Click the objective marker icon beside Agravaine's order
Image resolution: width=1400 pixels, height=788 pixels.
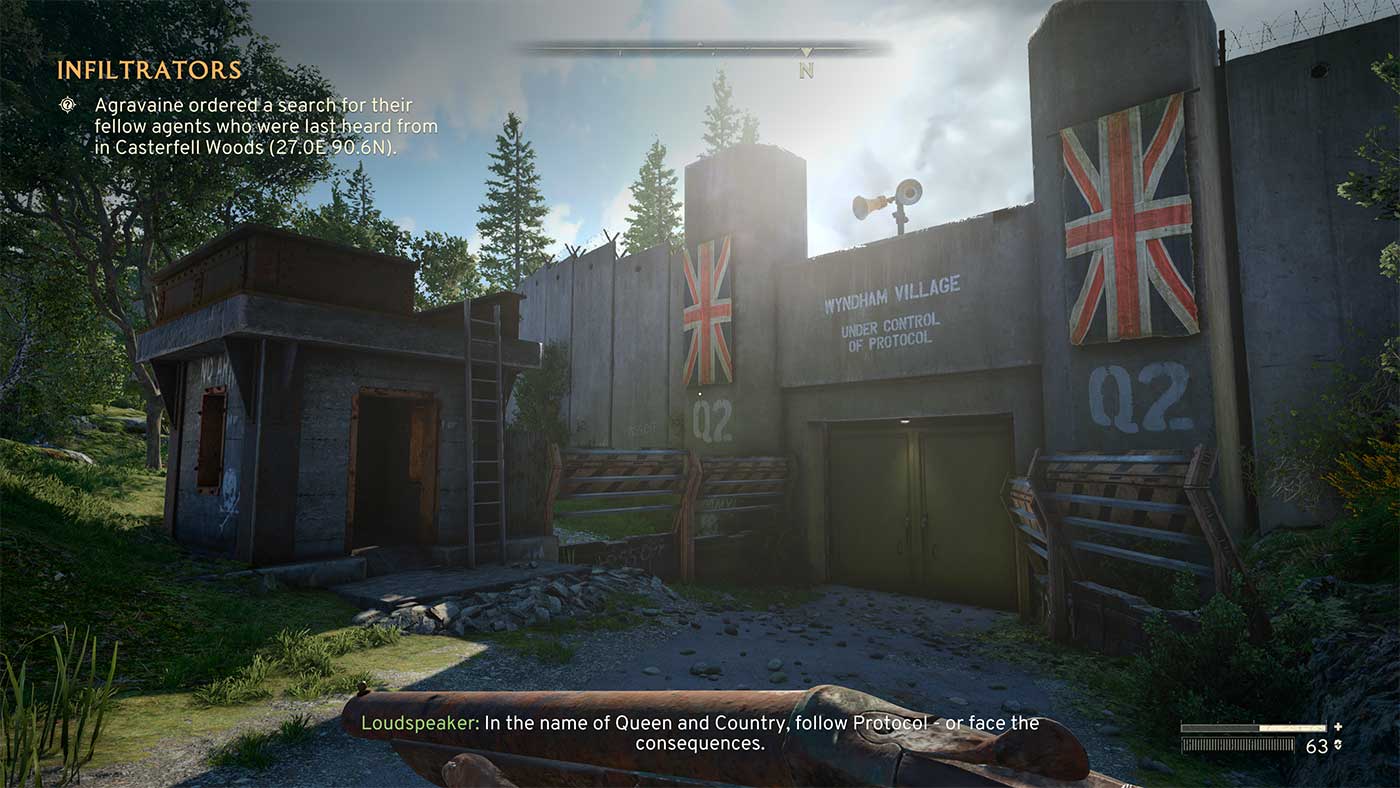[67, 104]
